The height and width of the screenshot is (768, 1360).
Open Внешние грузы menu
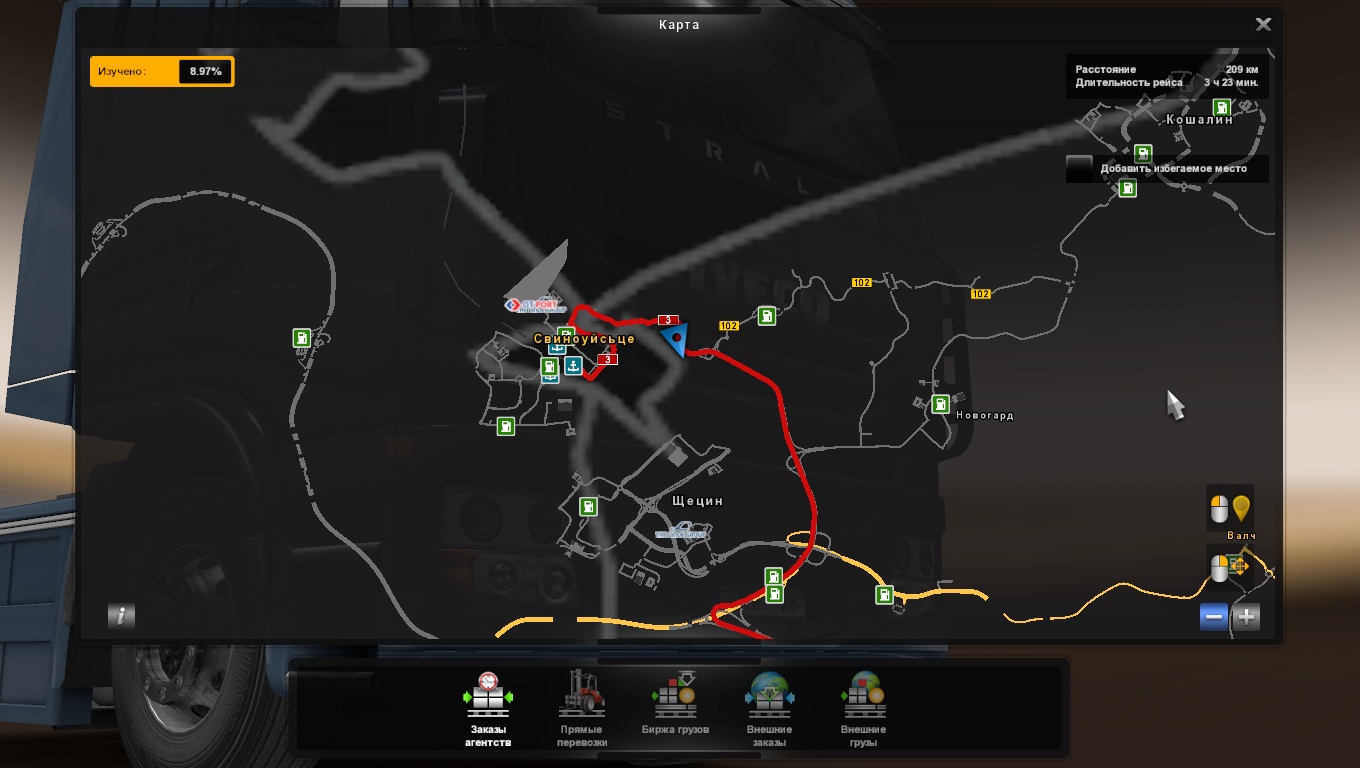click(863, 710)
